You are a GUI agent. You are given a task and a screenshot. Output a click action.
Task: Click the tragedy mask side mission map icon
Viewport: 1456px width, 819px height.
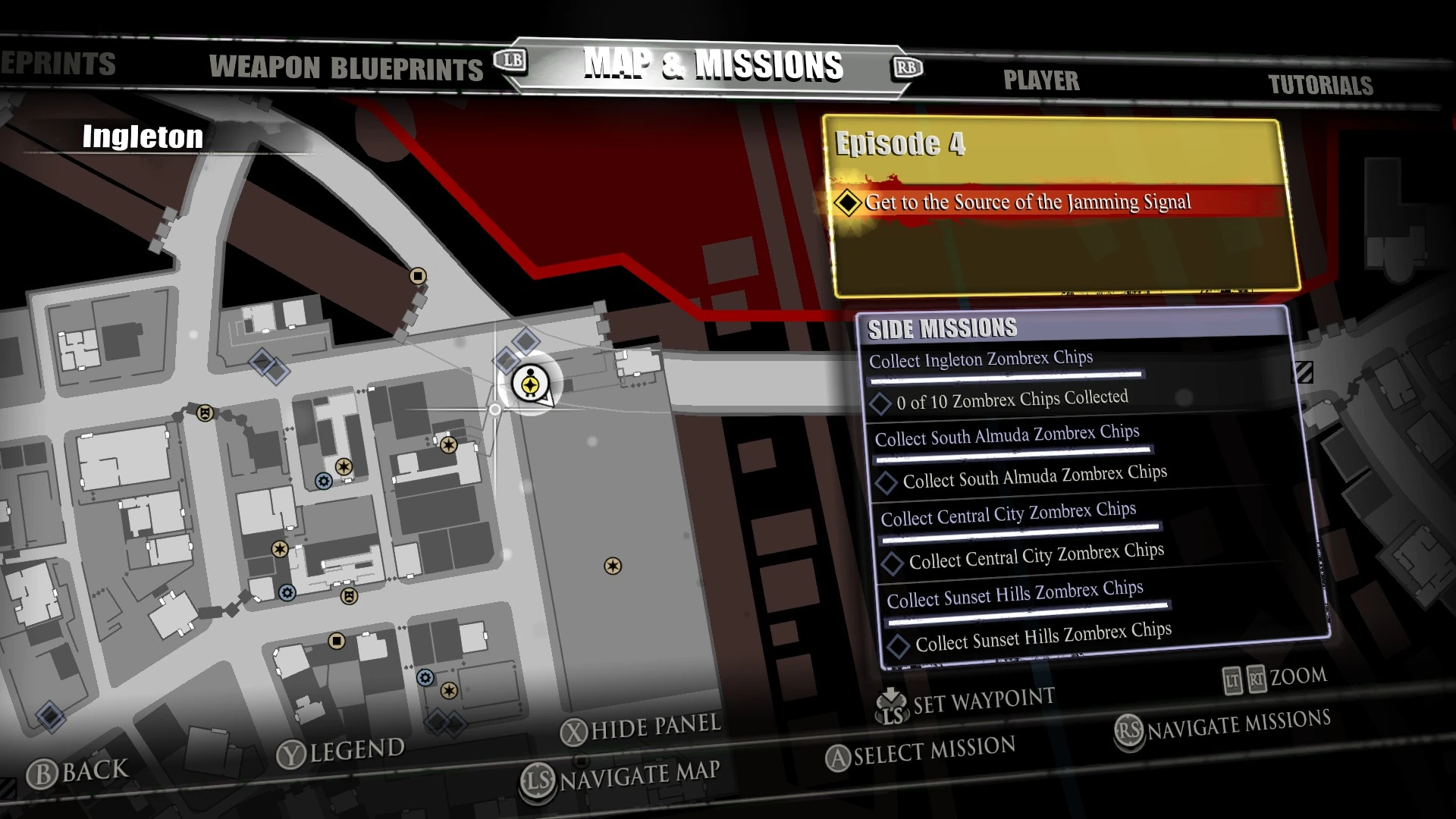coord(205,413)
